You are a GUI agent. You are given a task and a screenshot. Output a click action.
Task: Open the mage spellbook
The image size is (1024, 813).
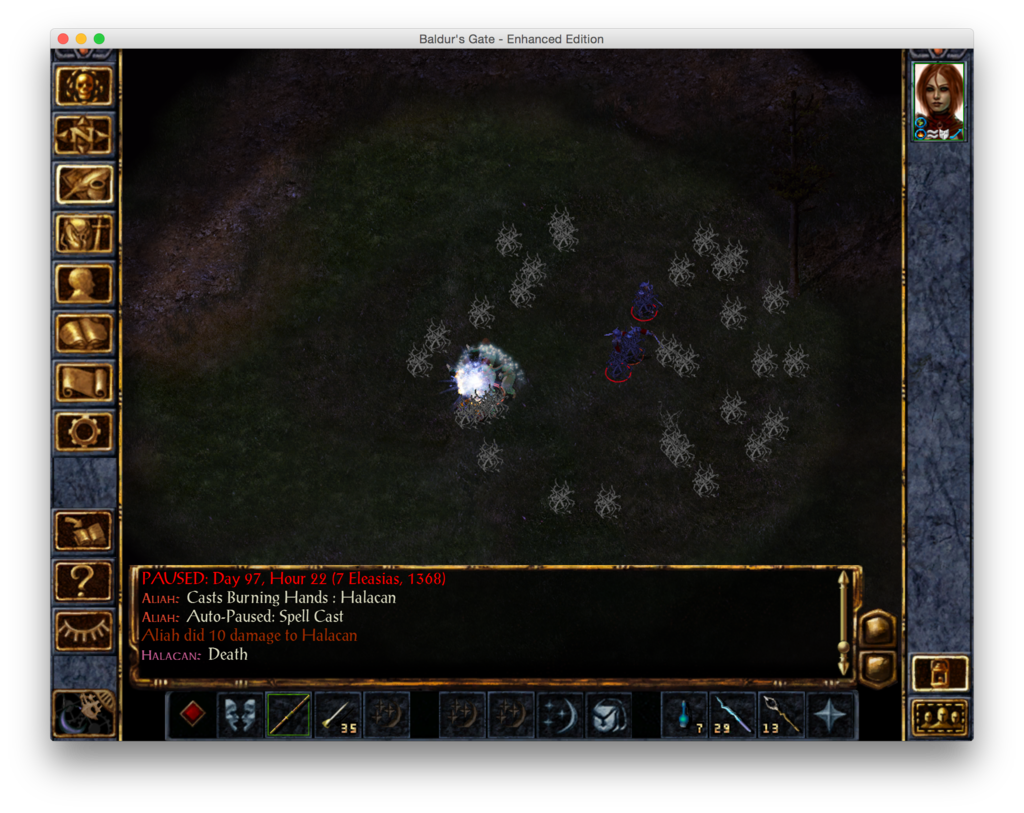pyautogui.click(x=84, y=332)
